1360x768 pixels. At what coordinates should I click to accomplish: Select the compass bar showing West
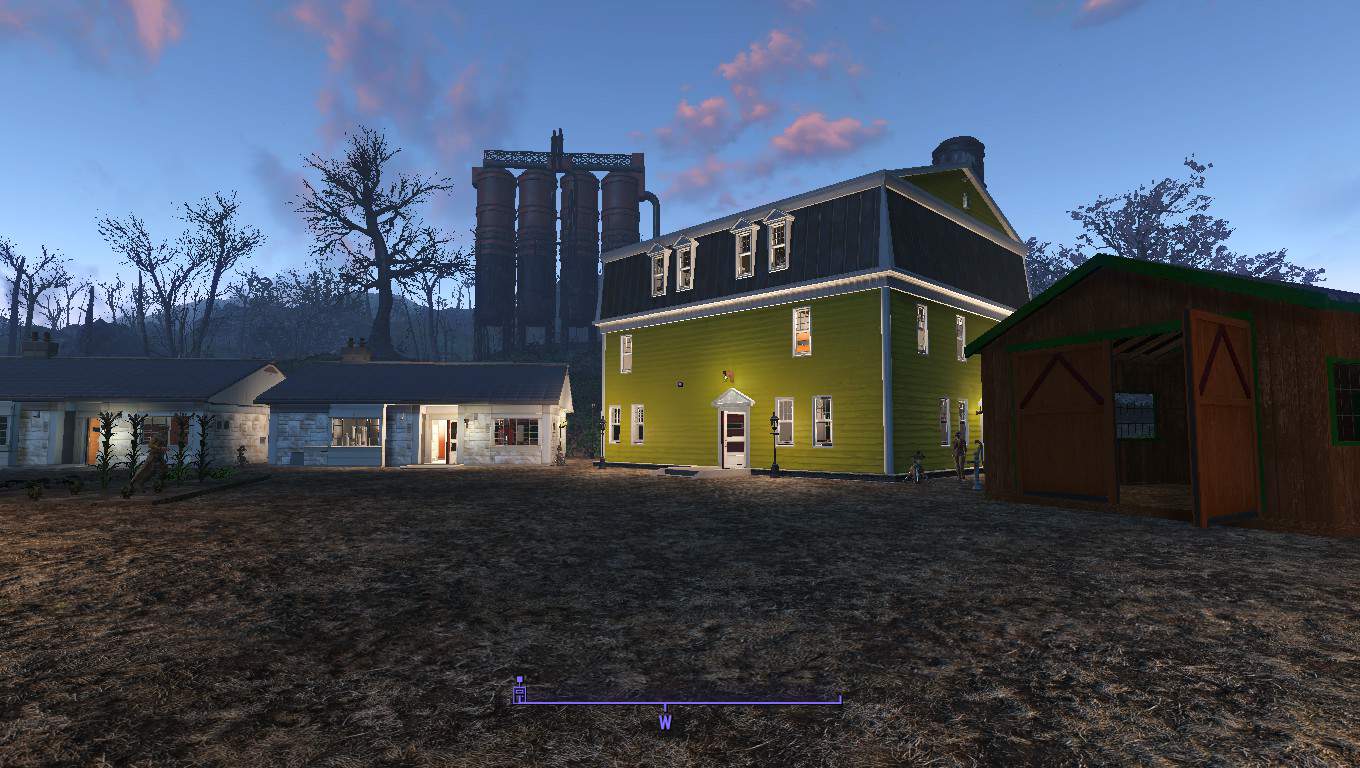677,703
